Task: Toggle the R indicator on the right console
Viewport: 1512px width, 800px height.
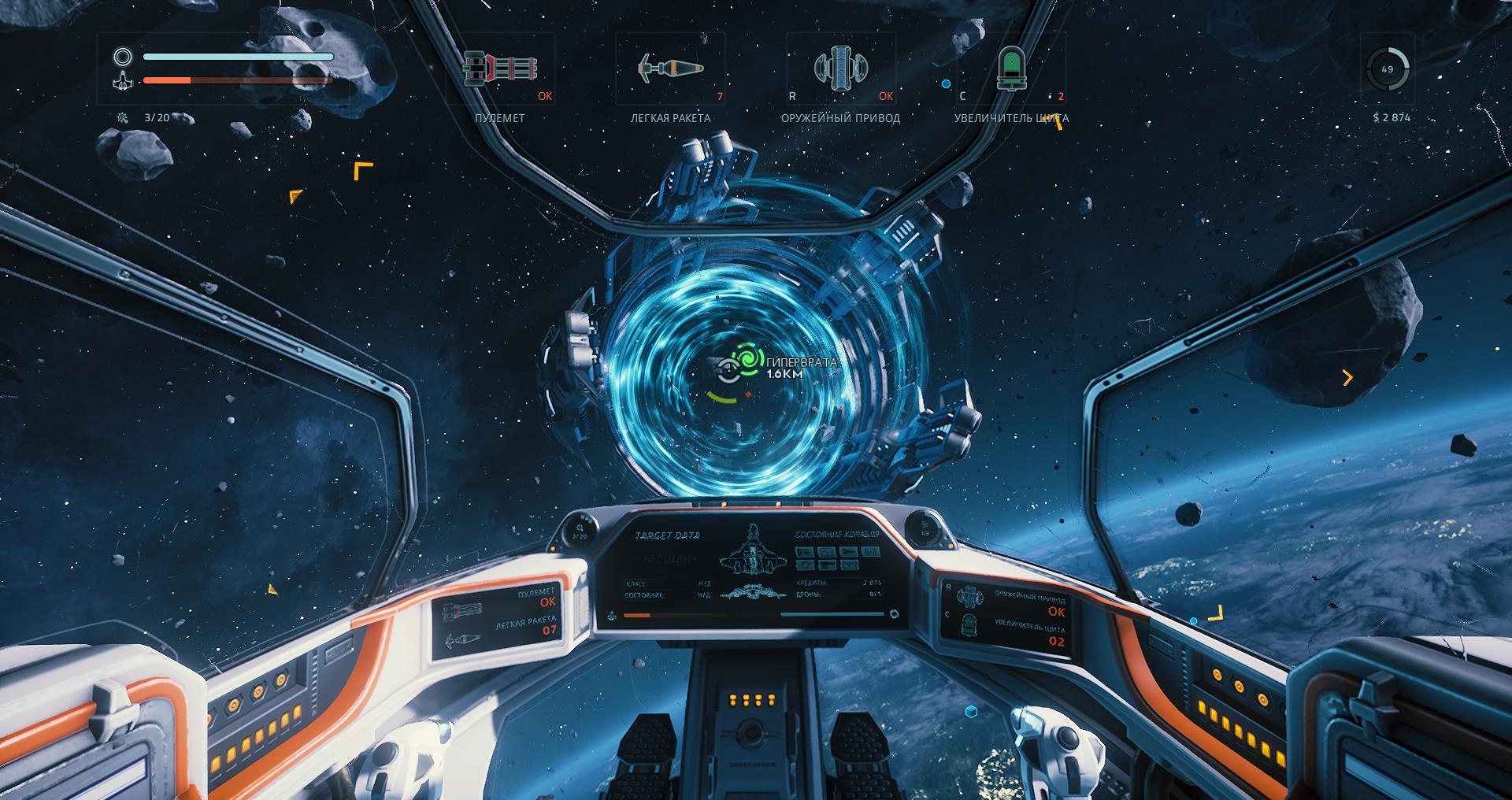Action: [x=949, y=586]
